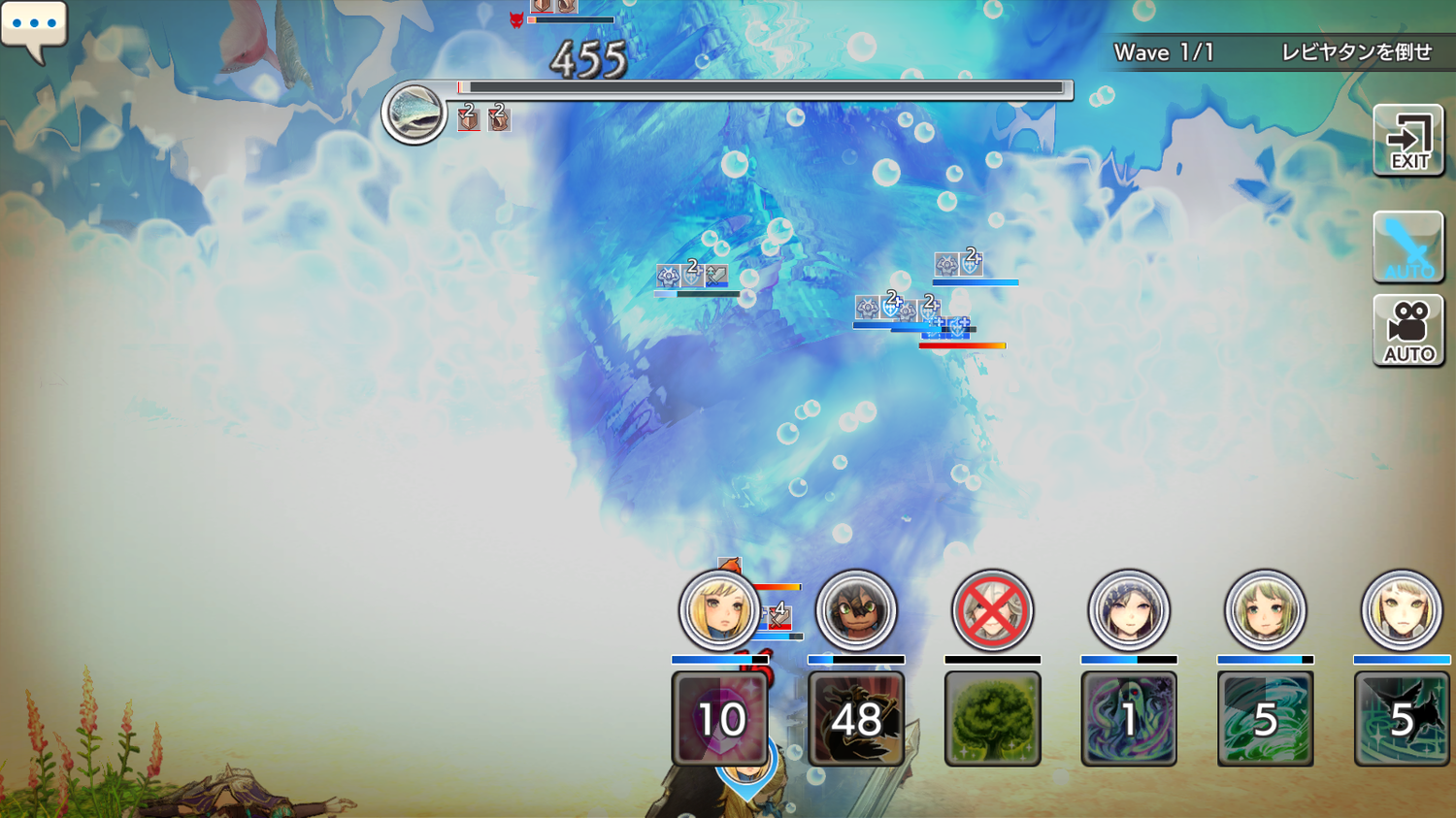Toggle the sword auto-attack button
This screenshot has height=818, width=1456.
(x=1408, y=246)
